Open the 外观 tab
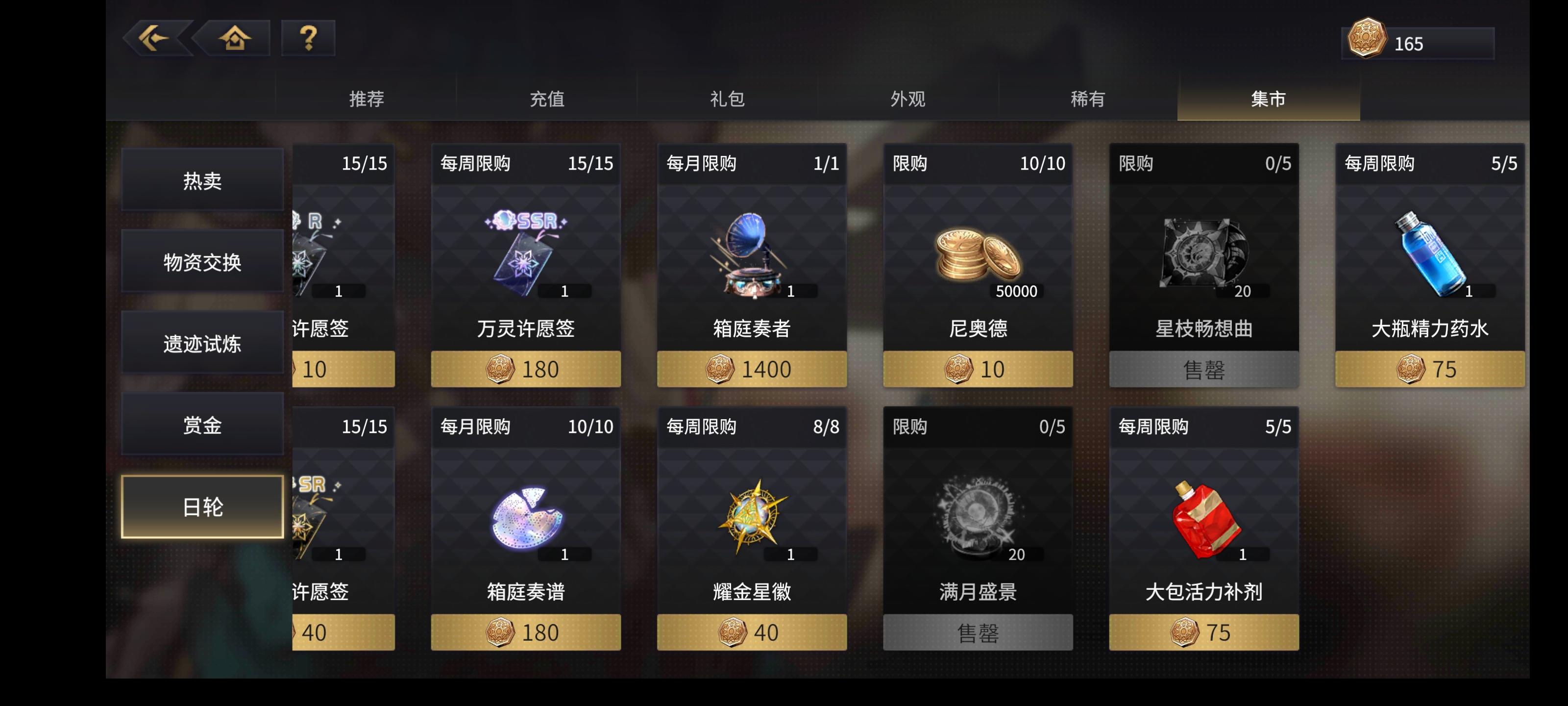This screenshot has width=1568, height=706. point(907,100)
